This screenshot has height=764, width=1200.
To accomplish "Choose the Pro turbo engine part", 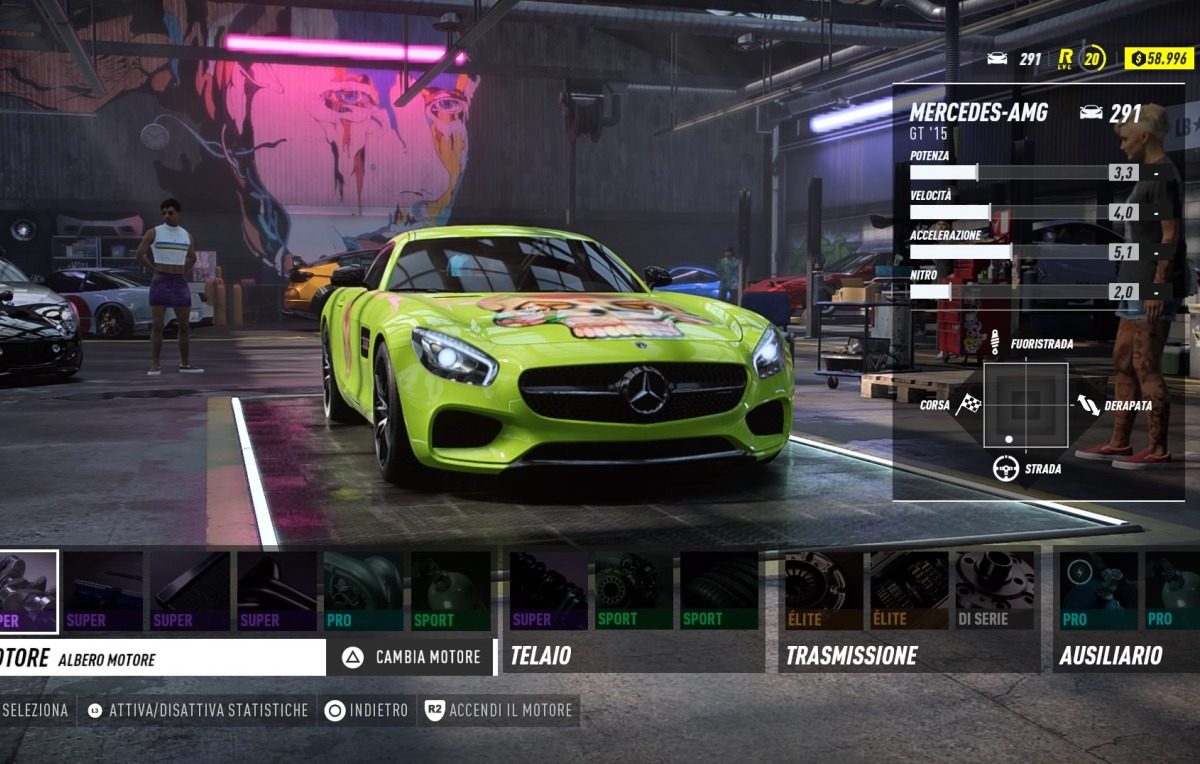I will pyautogui.click(x=364, y=591).
